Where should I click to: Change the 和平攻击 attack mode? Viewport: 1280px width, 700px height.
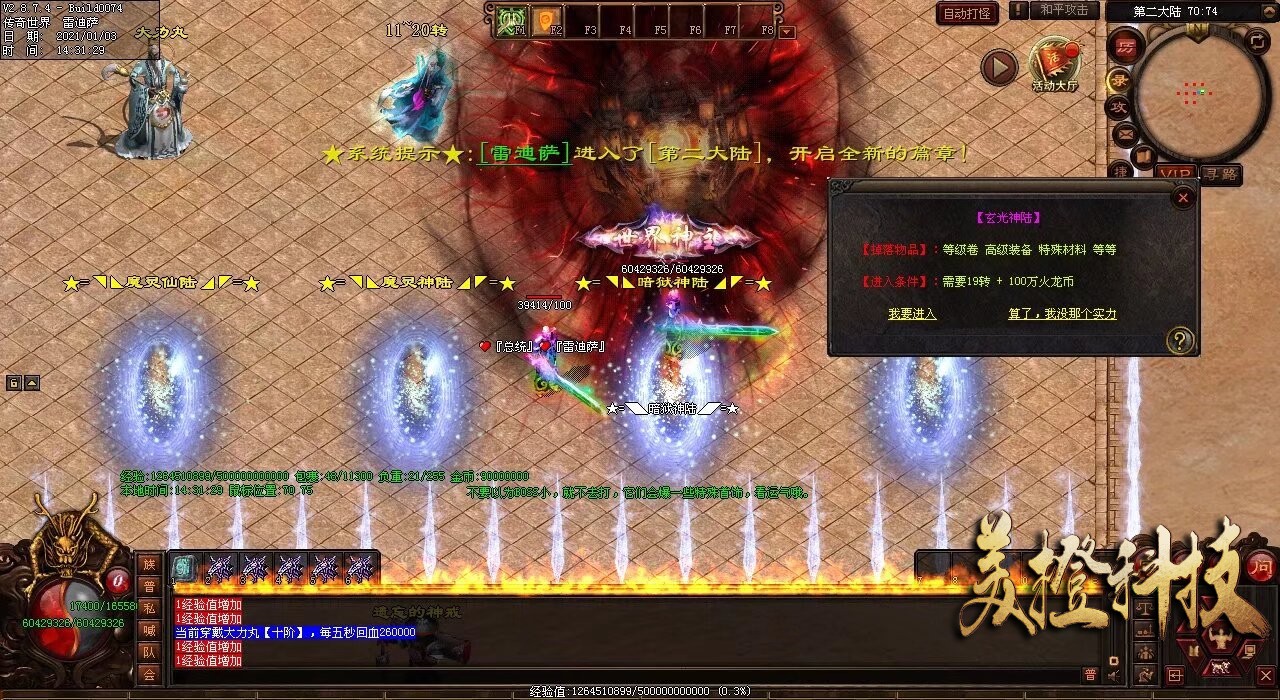point(1063,10)
